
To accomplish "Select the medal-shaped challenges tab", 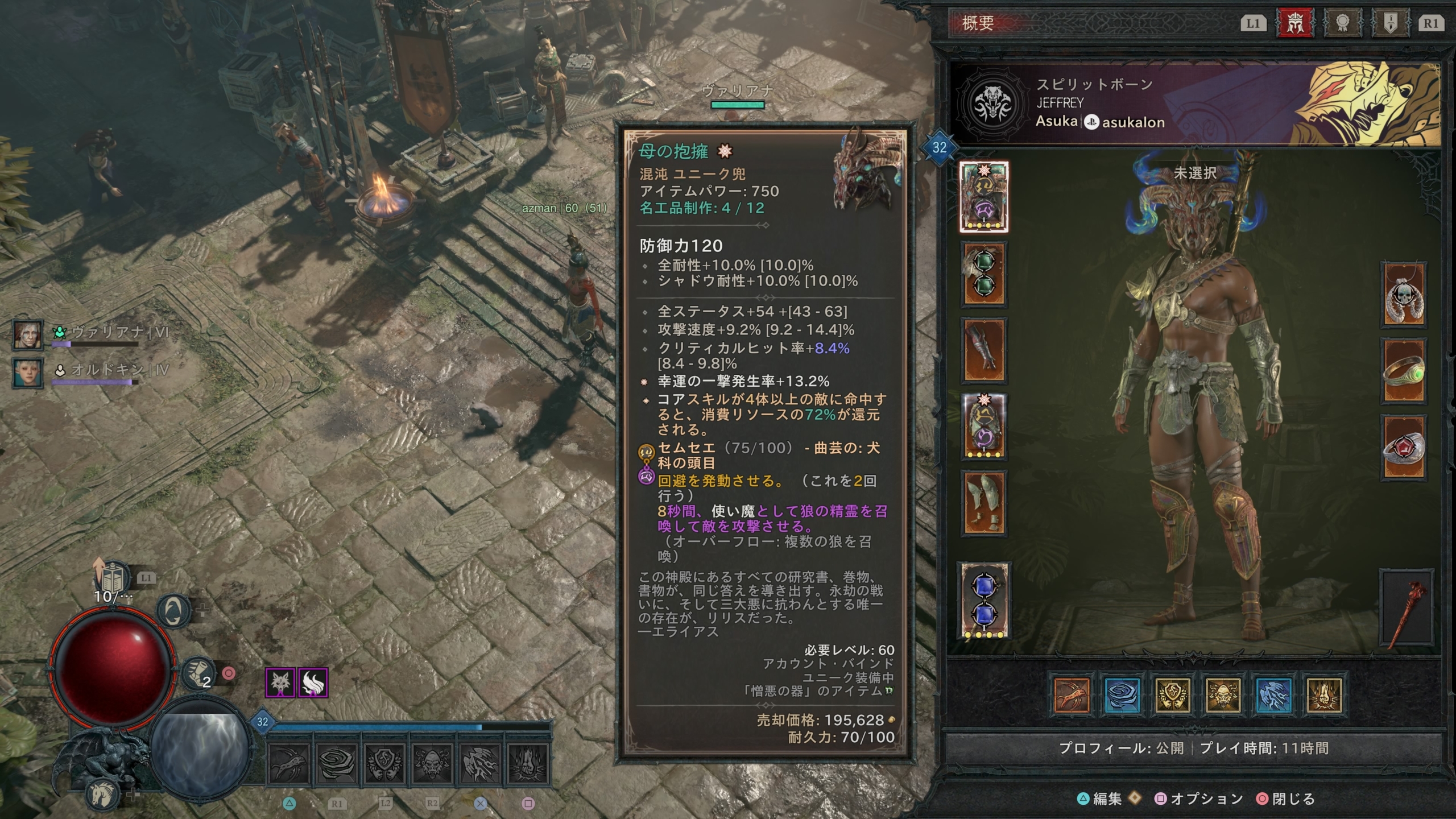I will pyautogui.click(x=1342, y=23).
